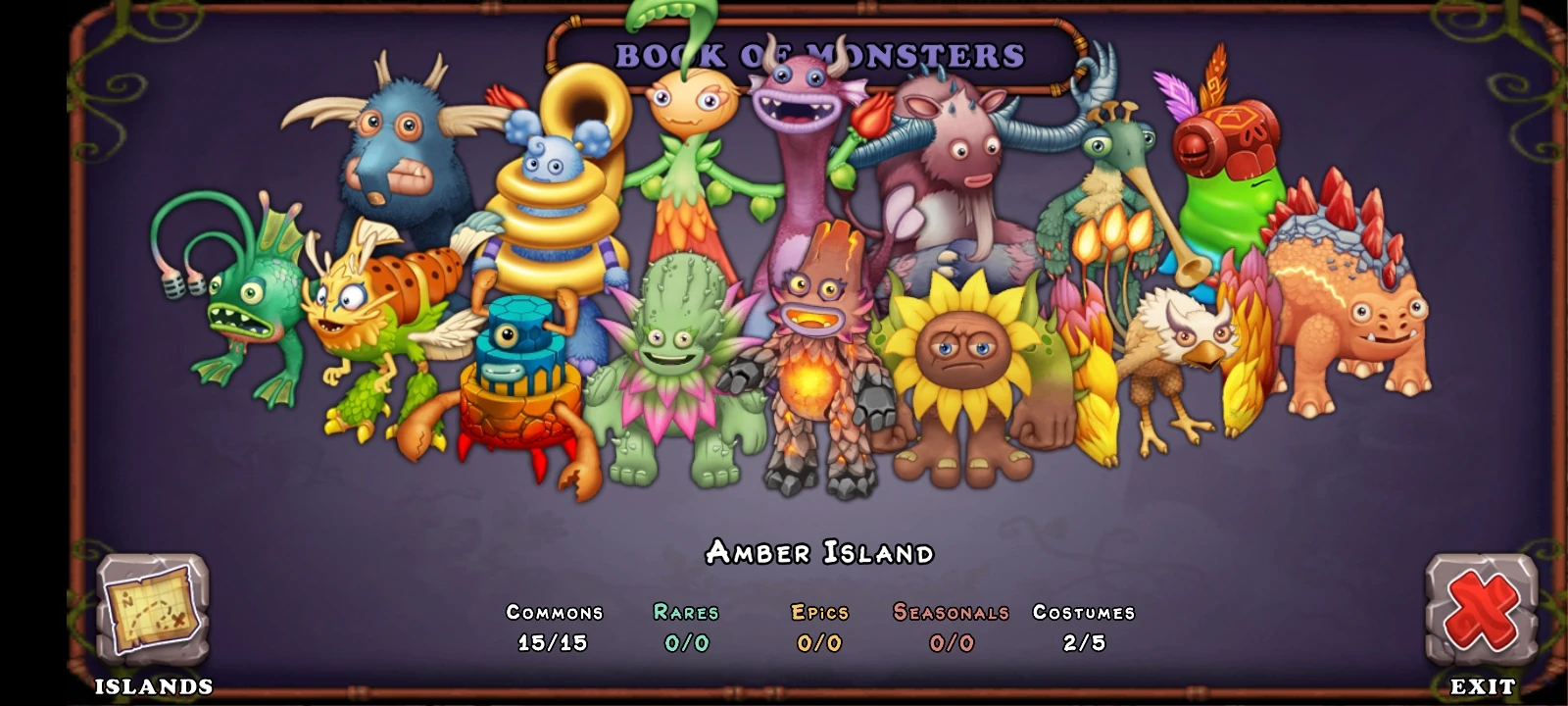
Task: View the Seasonals collection
Action: pos(950,628)
